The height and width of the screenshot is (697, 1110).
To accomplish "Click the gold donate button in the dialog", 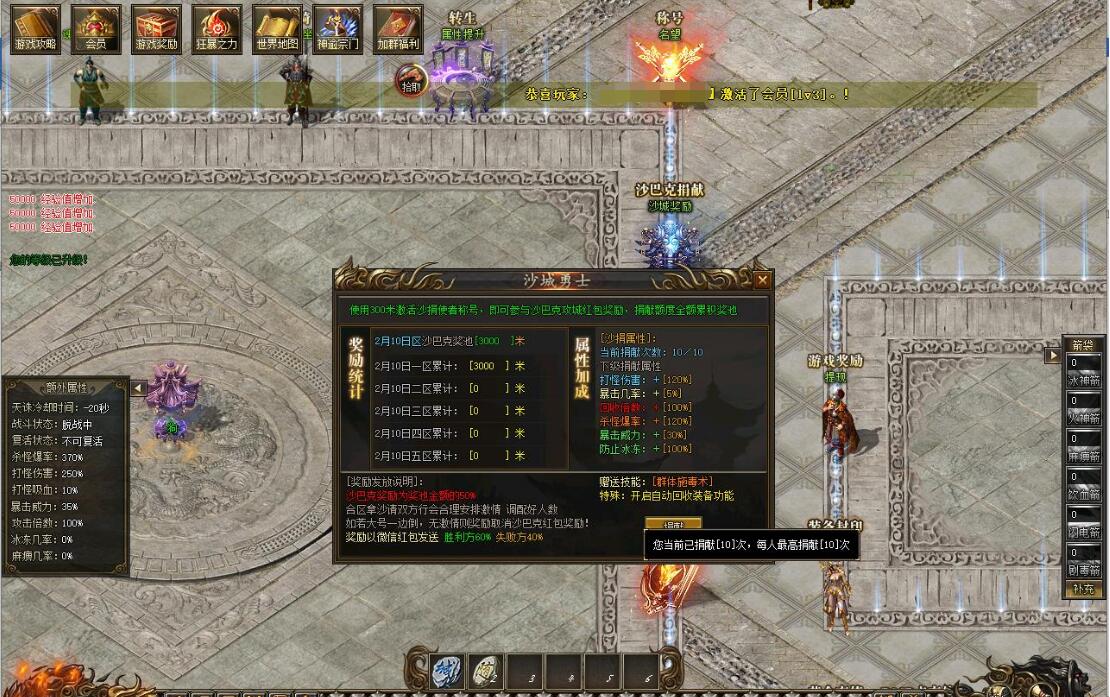I will pos(673,524).
